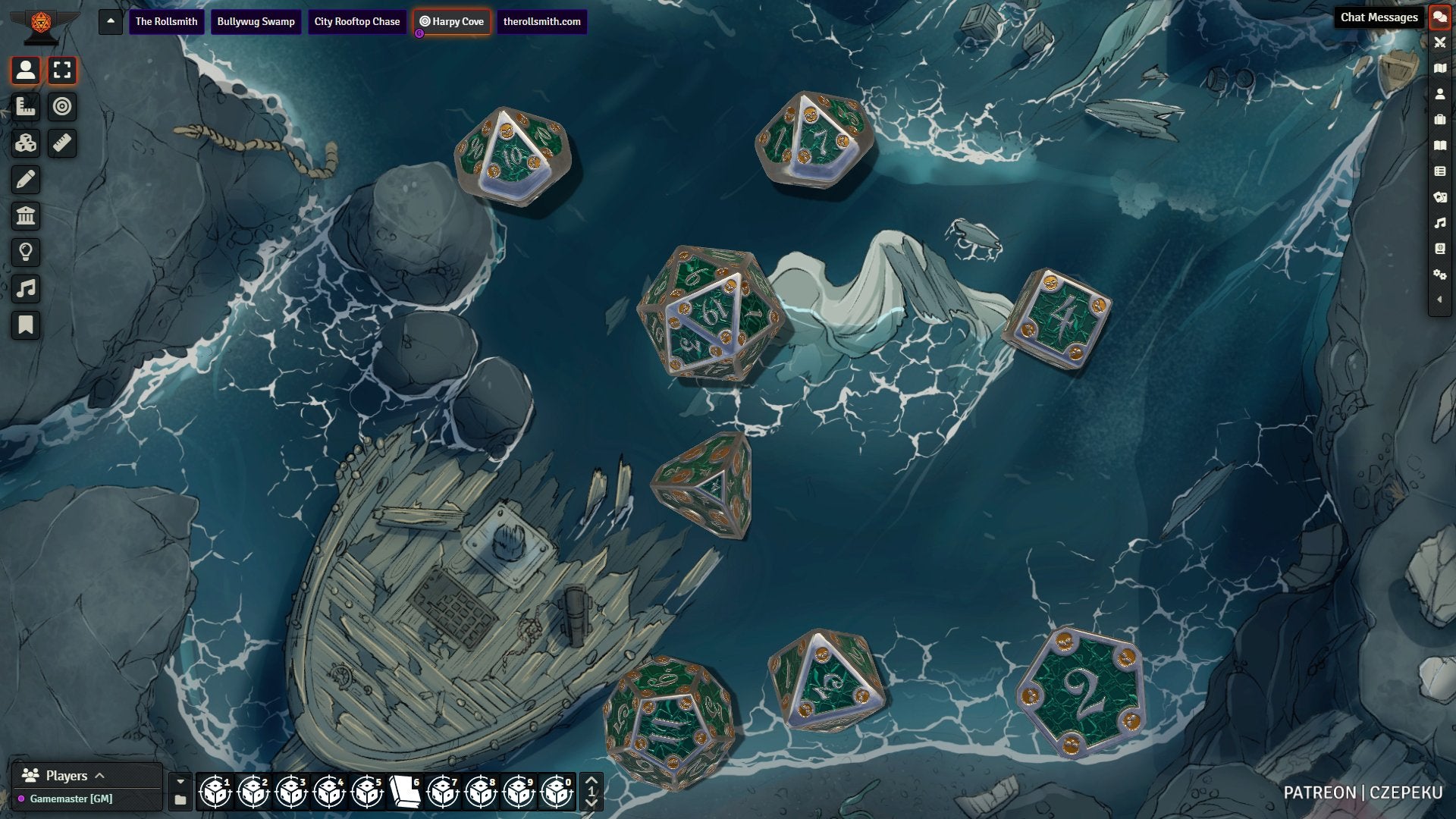Screen dimensions: 1456x819
Task: Select The Rollsmith scene tab
Action: [166, 21]
